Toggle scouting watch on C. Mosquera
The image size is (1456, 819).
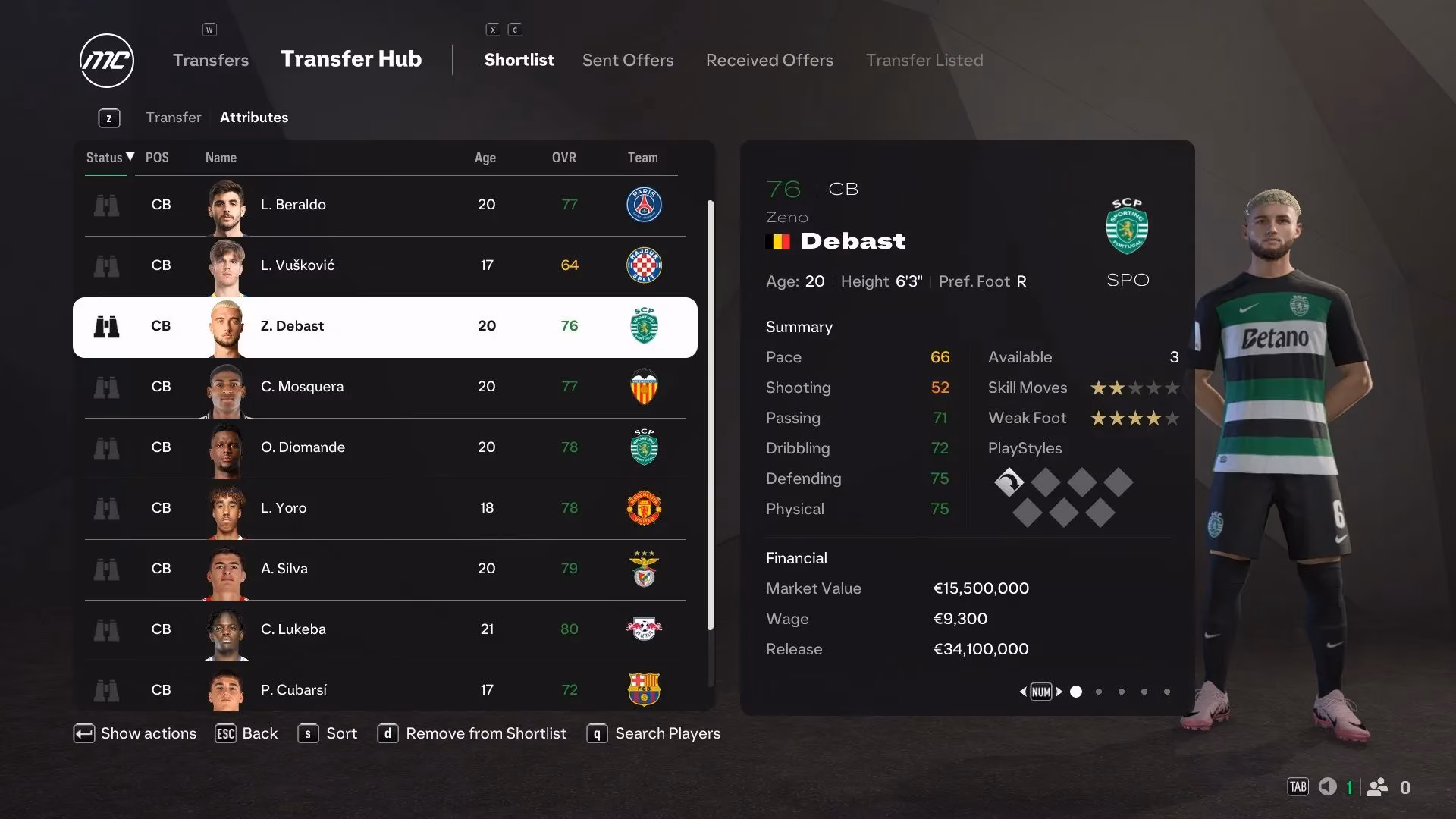pyautogui.click(x=108, y=387)
